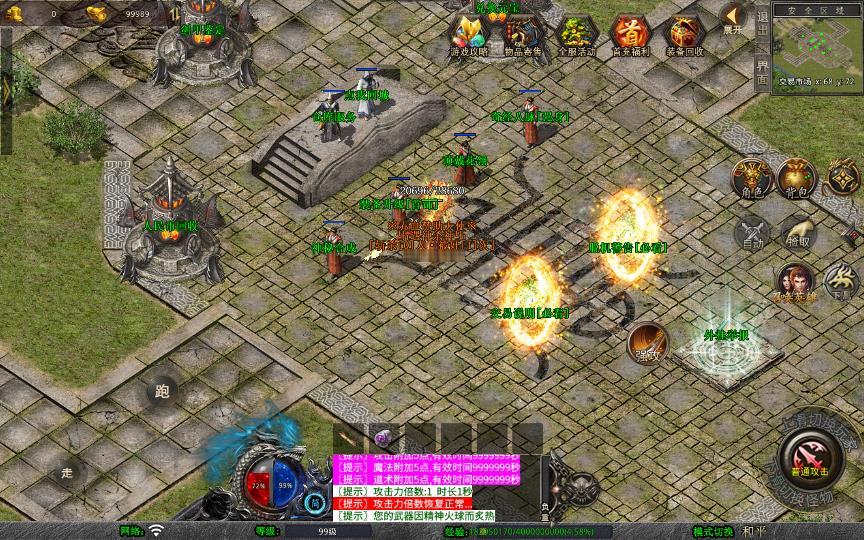This screenshot has width=864, height=540.
Task: Open the 游戏攻略 game guide icon
Action: coord(469,34)
